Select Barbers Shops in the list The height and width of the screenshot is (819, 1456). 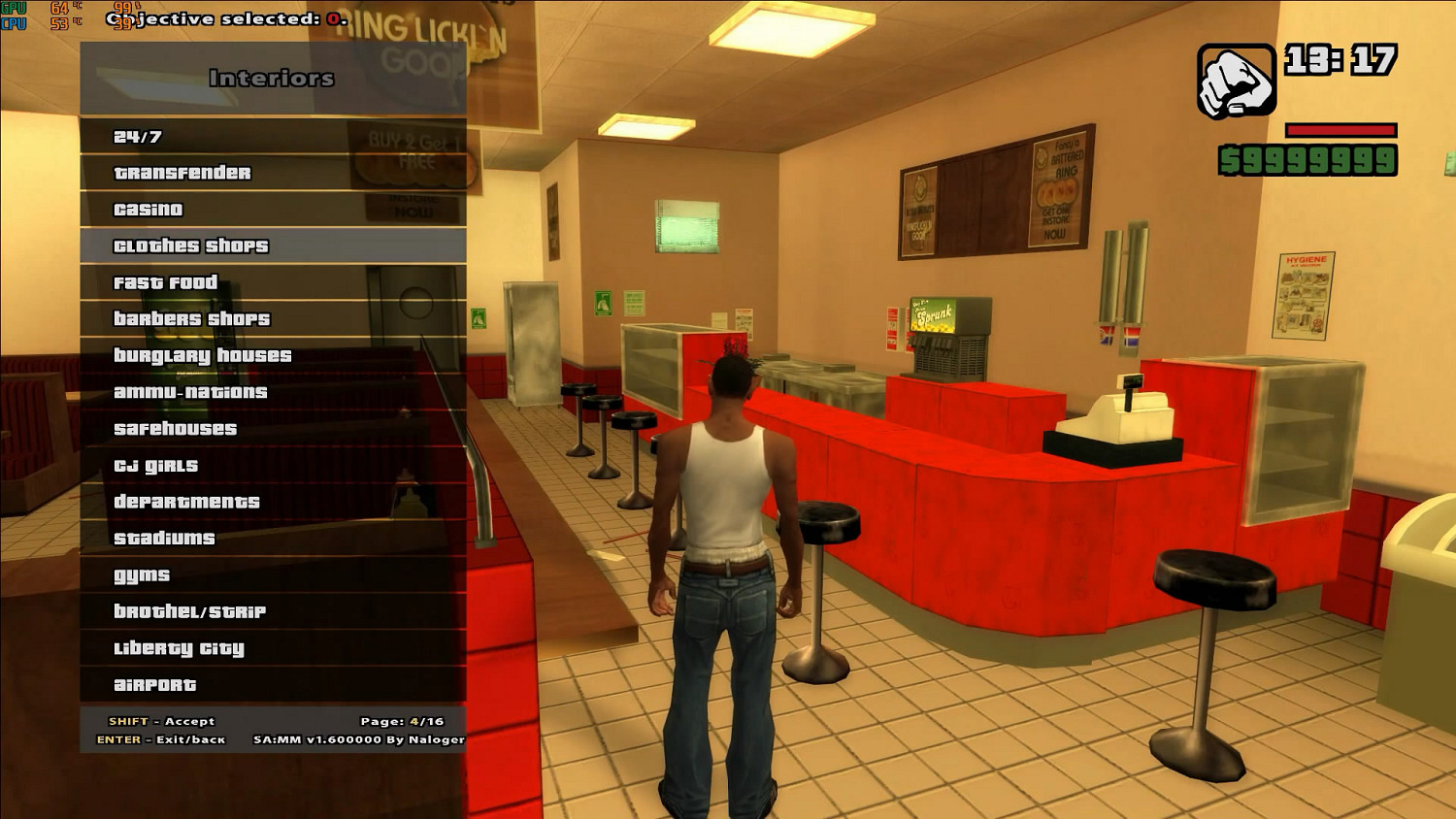coord(194,318)
